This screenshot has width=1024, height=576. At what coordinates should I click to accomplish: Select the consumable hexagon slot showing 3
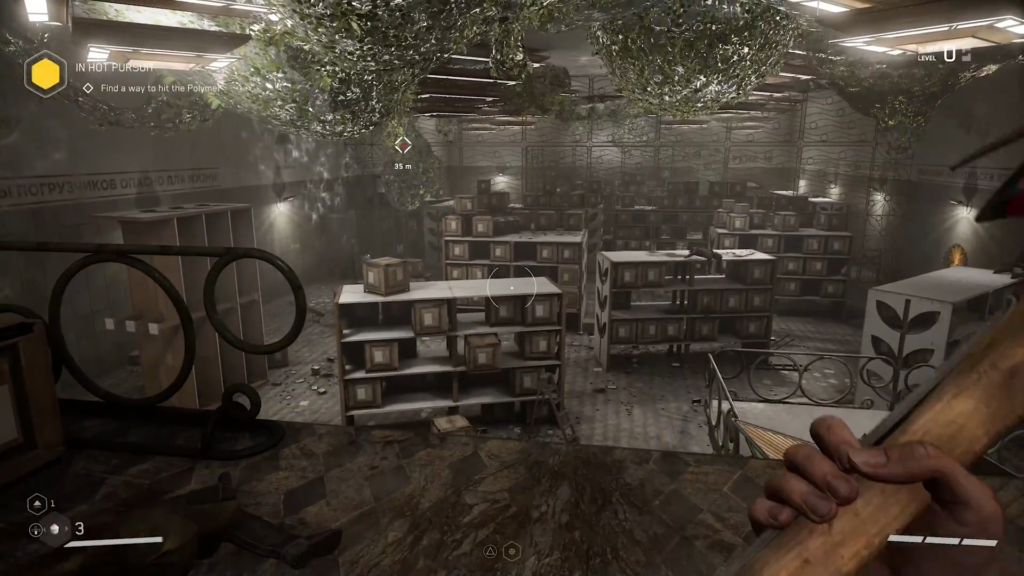55,529
